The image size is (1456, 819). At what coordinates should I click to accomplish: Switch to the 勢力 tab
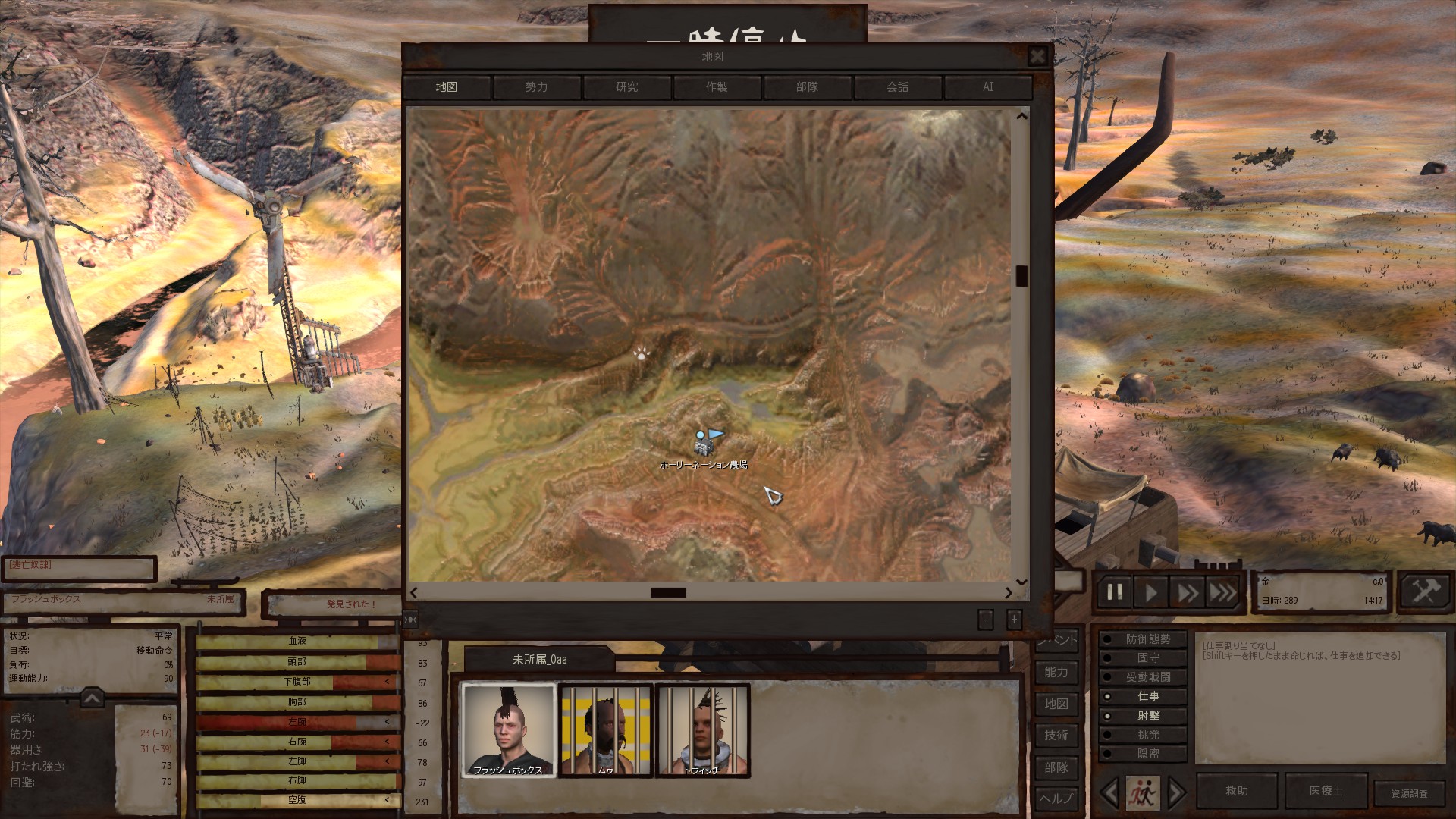[536, 87]
